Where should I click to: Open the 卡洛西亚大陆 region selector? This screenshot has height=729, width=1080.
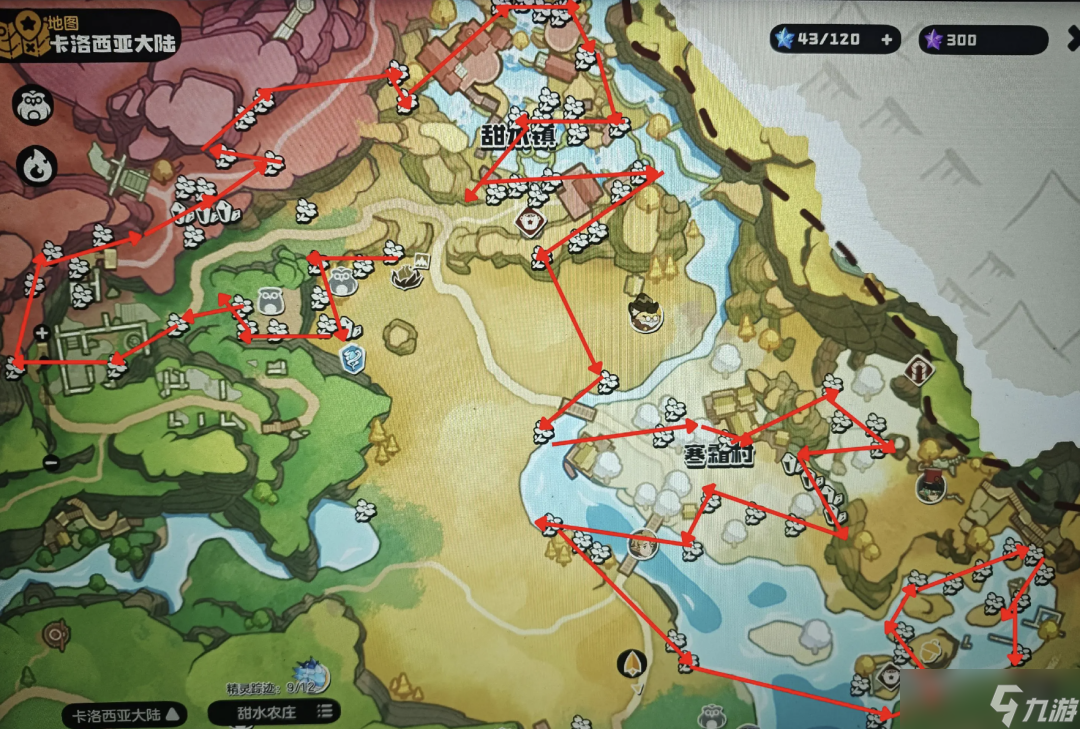pos(125,713)
